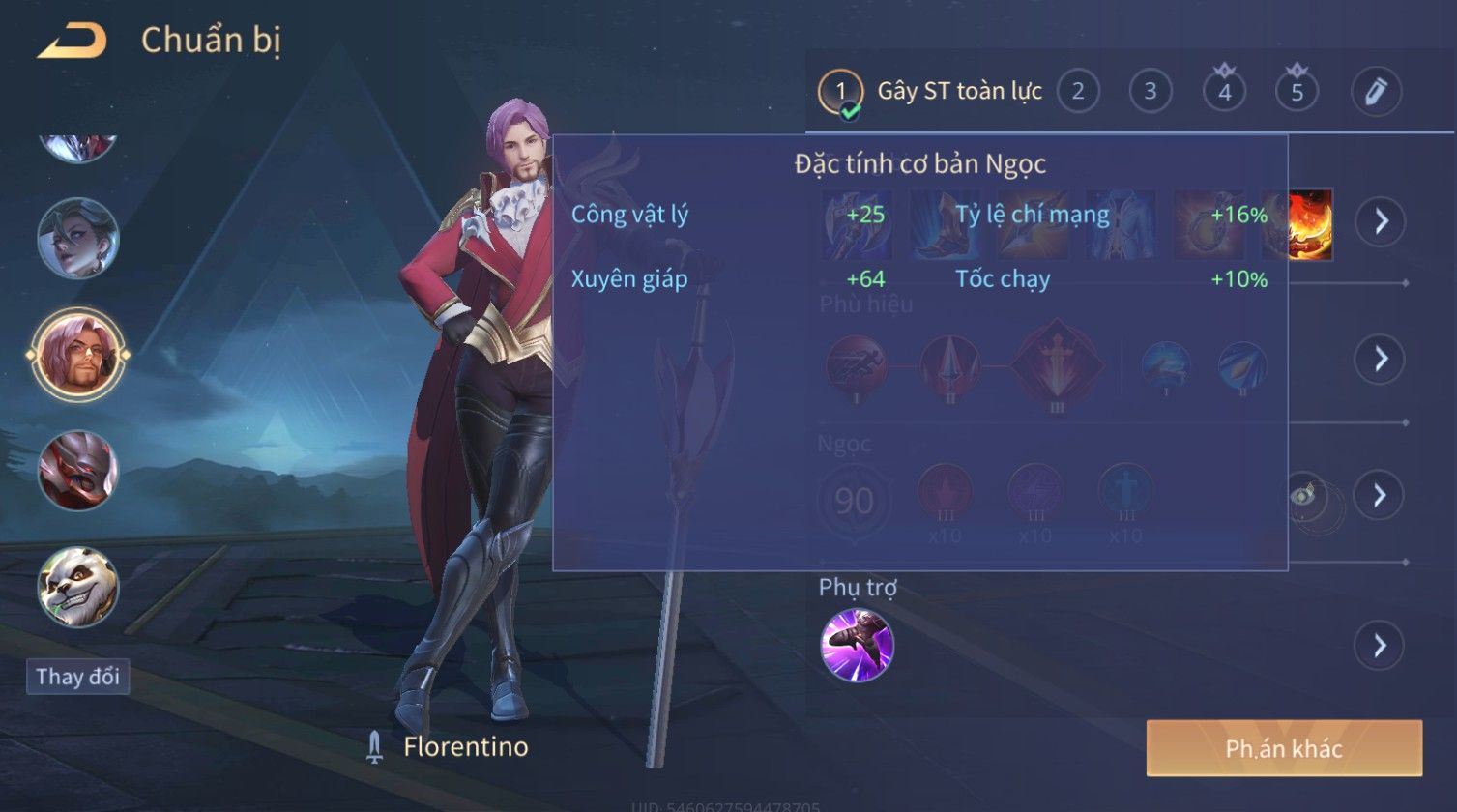Open equipment details arrow beside item icons
Screen dimensions: 1457x812
click(x=1380, y=221)
